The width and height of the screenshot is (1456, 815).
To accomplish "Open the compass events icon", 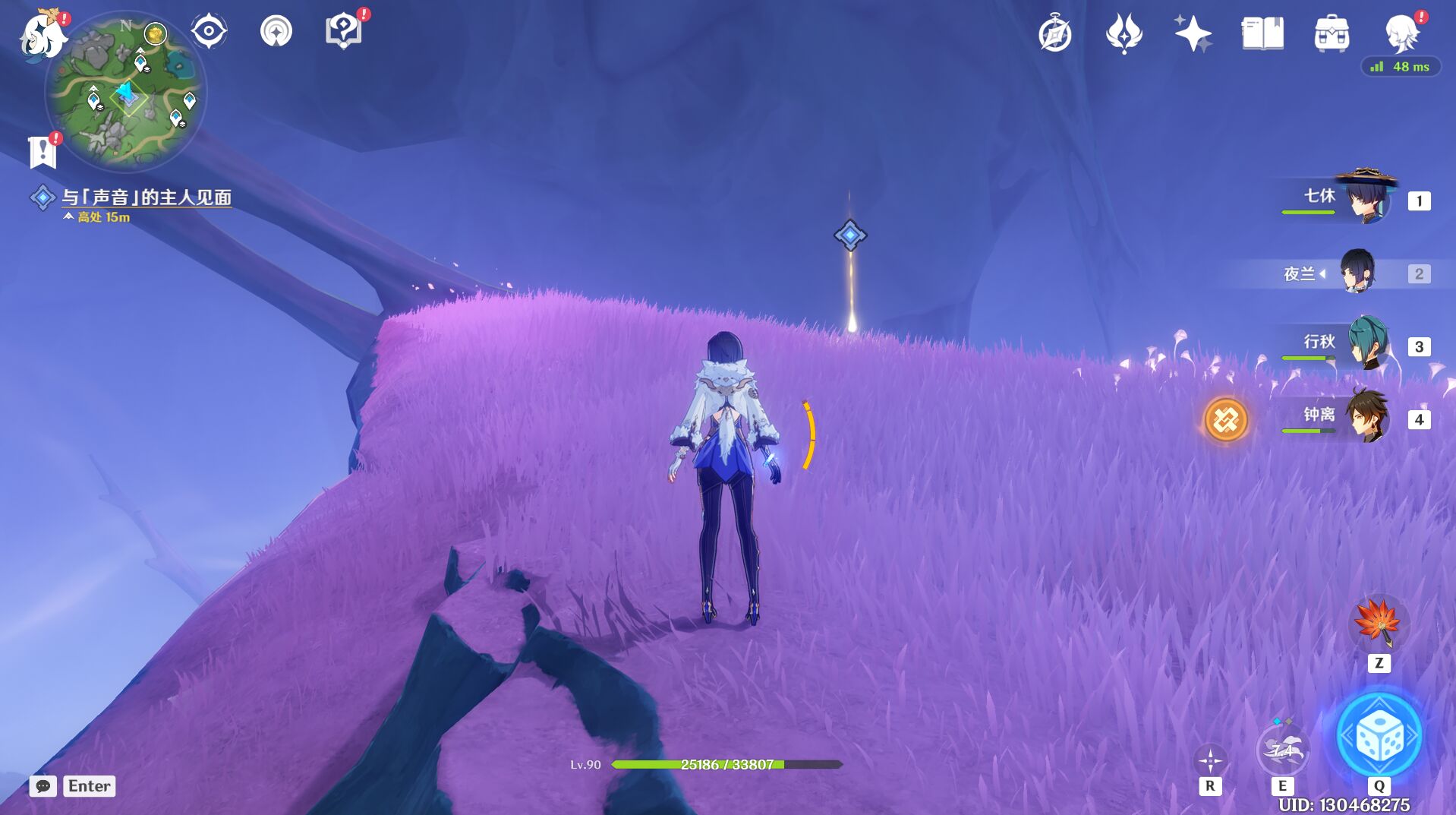I will 1055,35.
